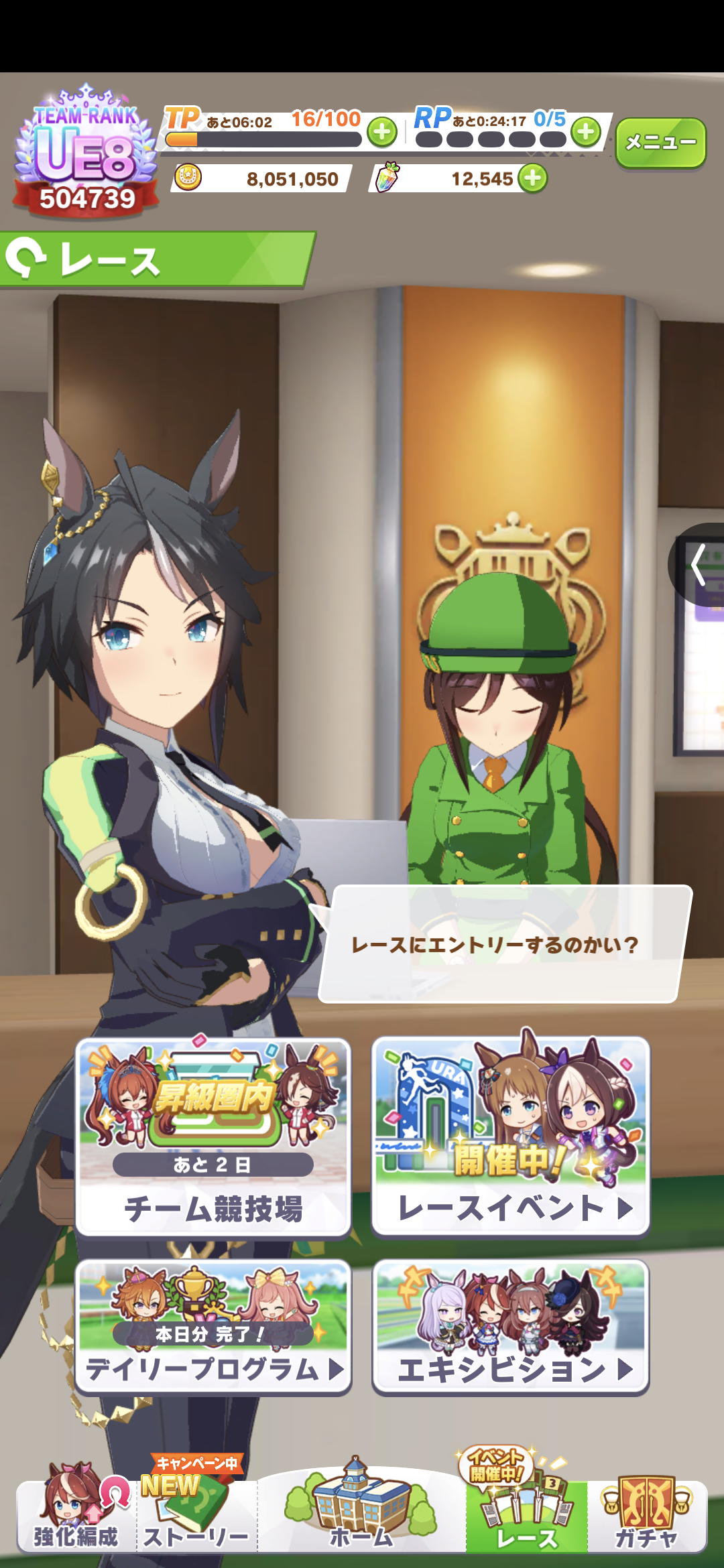
Task: Expand the side panel arrow tab
Action: (x=699, y=565)
